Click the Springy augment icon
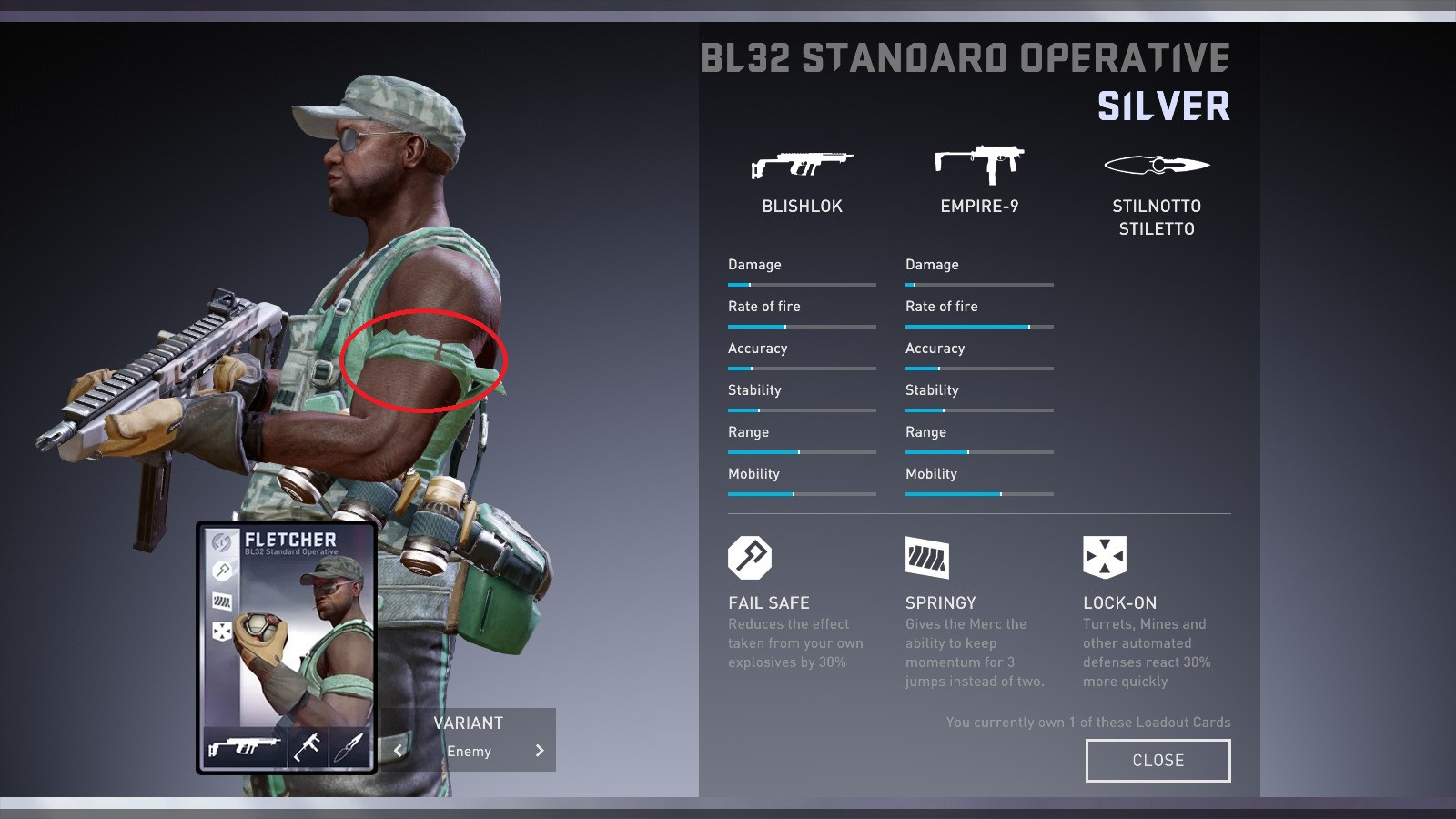The image size is (1456, 819). coord(927,557)
